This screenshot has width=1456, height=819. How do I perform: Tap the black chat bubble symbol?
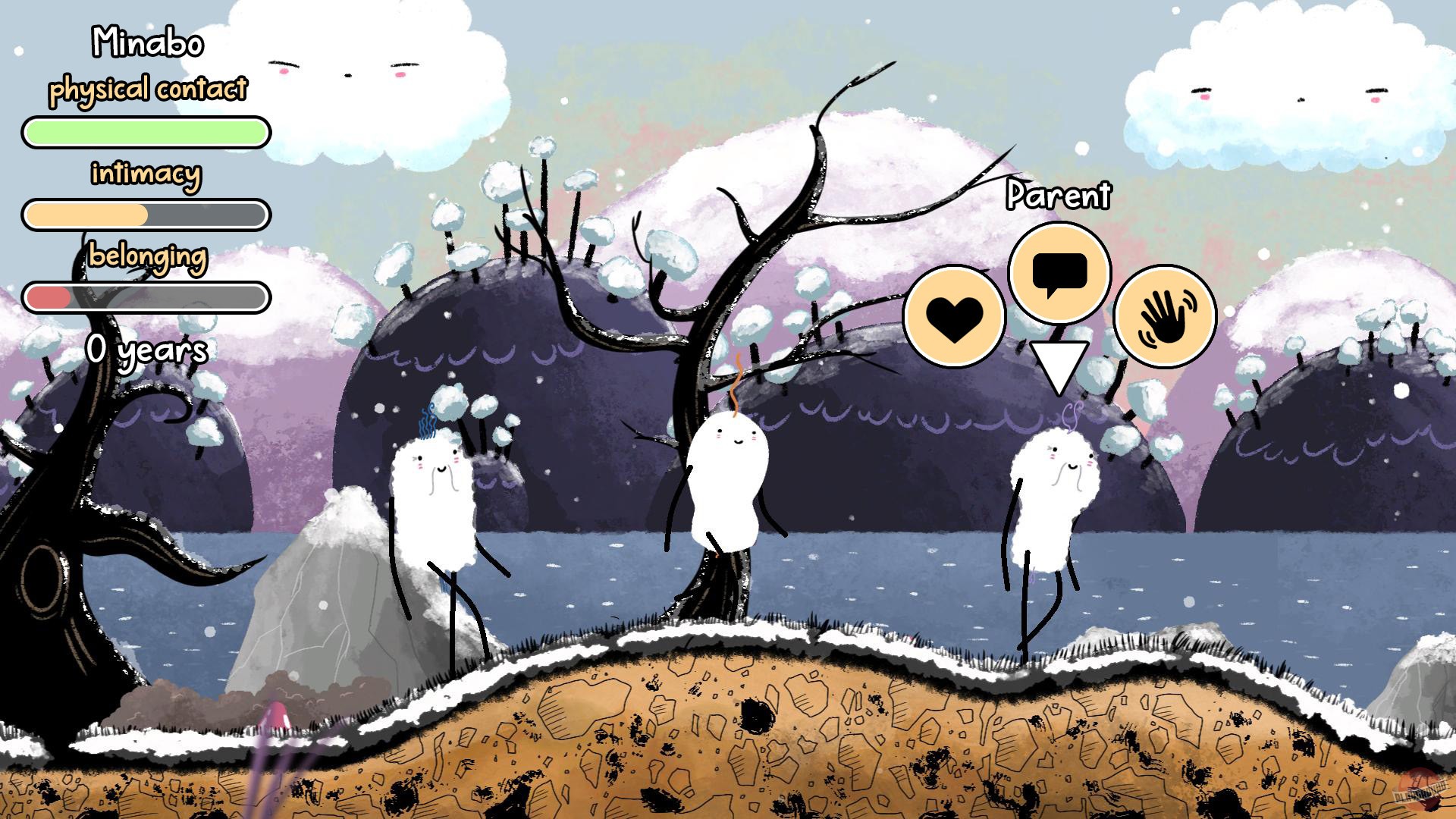[x=1060, y=271]
